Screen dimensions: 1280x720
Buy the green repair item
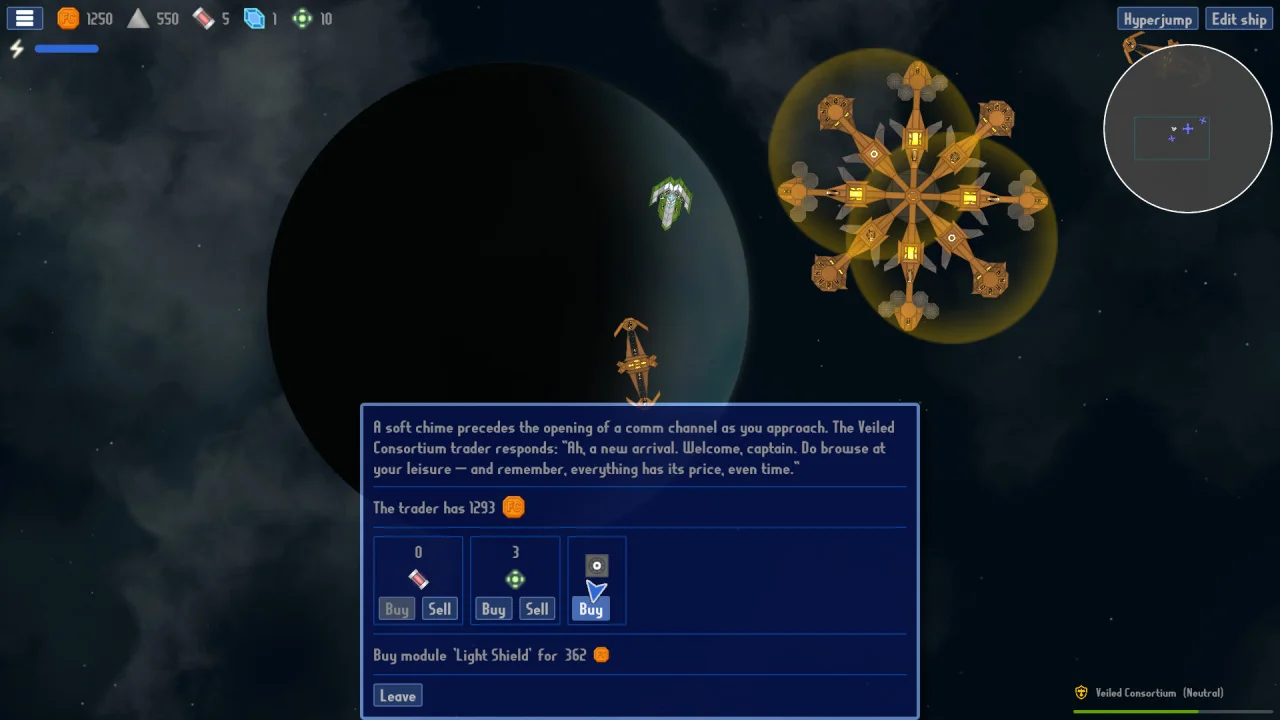(x=493, y=609)
